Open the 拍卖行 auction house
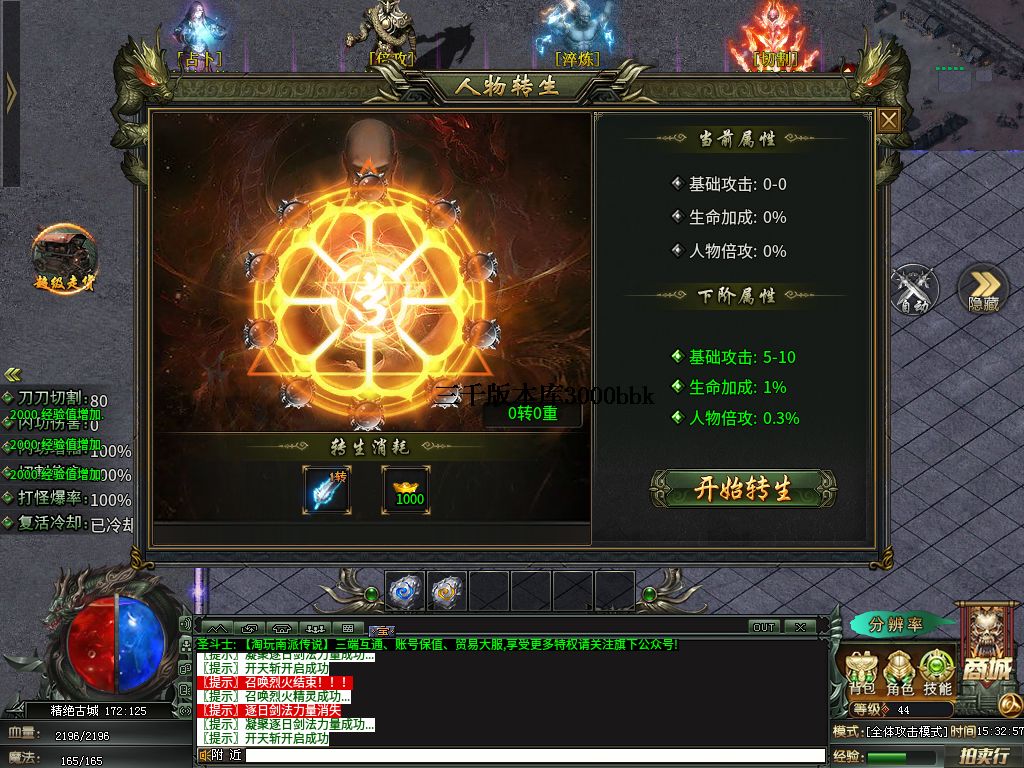The width and height of the screenshot is (1024, 768). (x=984, y=756)
